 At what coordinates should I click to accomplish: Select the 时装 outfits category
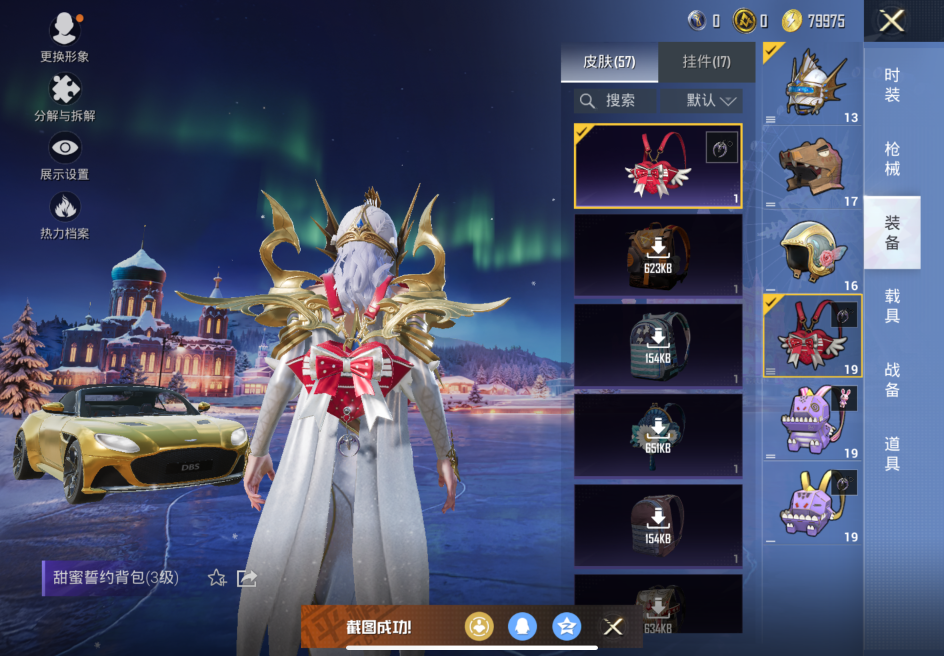[x=892, y=85]
